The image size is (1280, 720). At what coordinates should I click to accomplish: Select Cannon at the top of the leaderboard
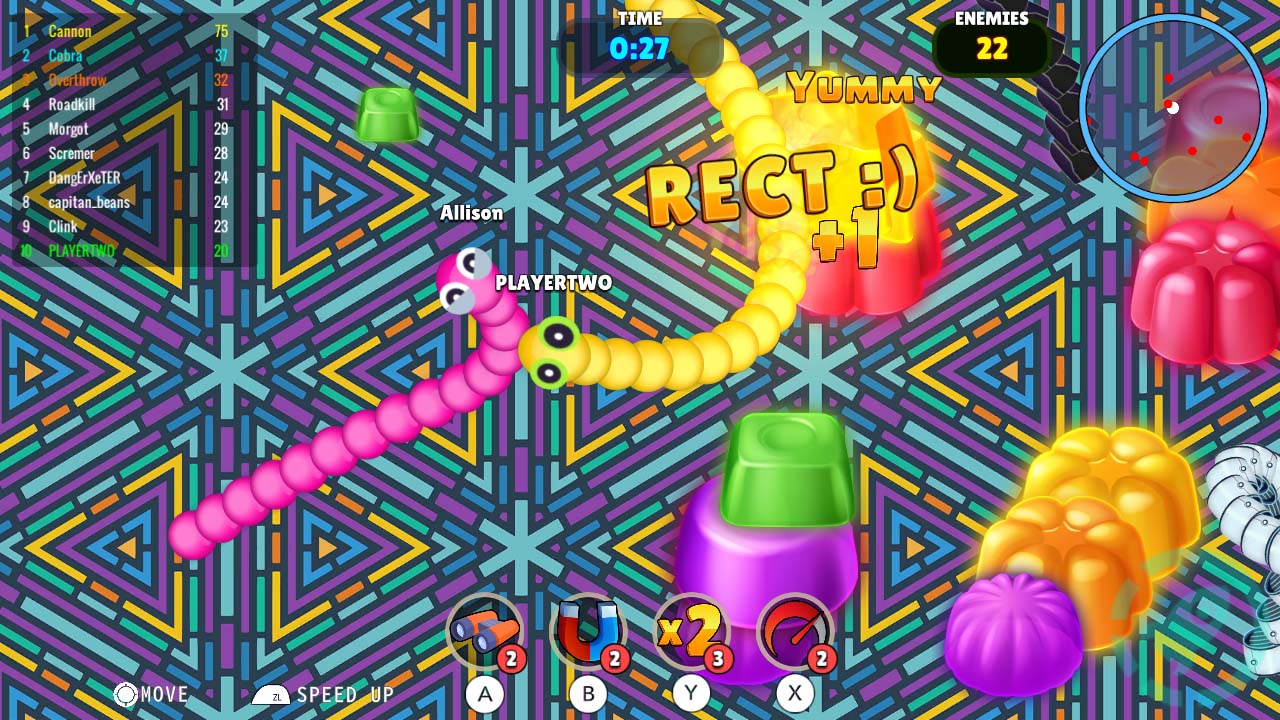(x=70, y=32)
